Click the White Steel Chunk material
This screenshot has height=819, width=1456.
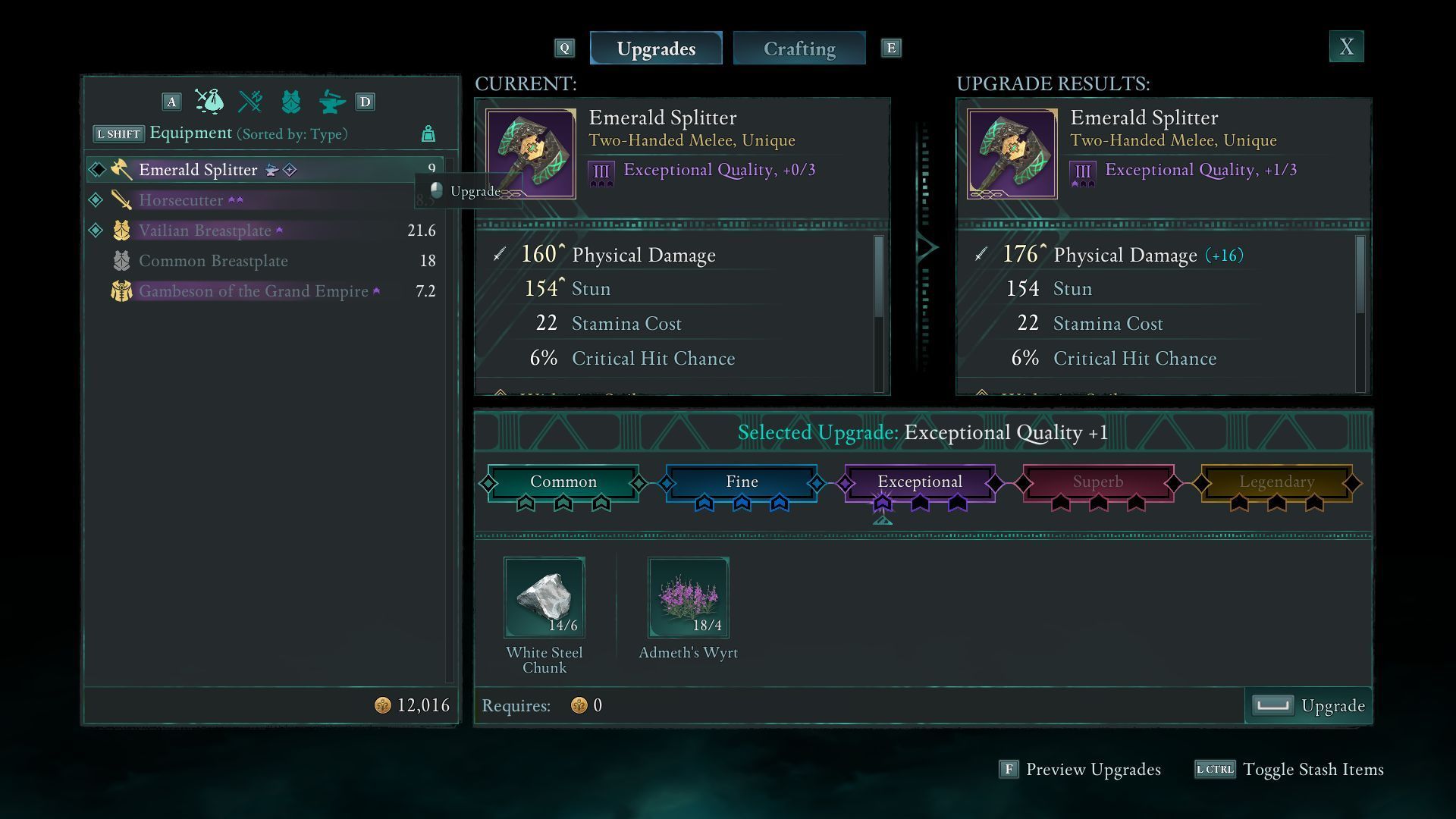[544, 598]
